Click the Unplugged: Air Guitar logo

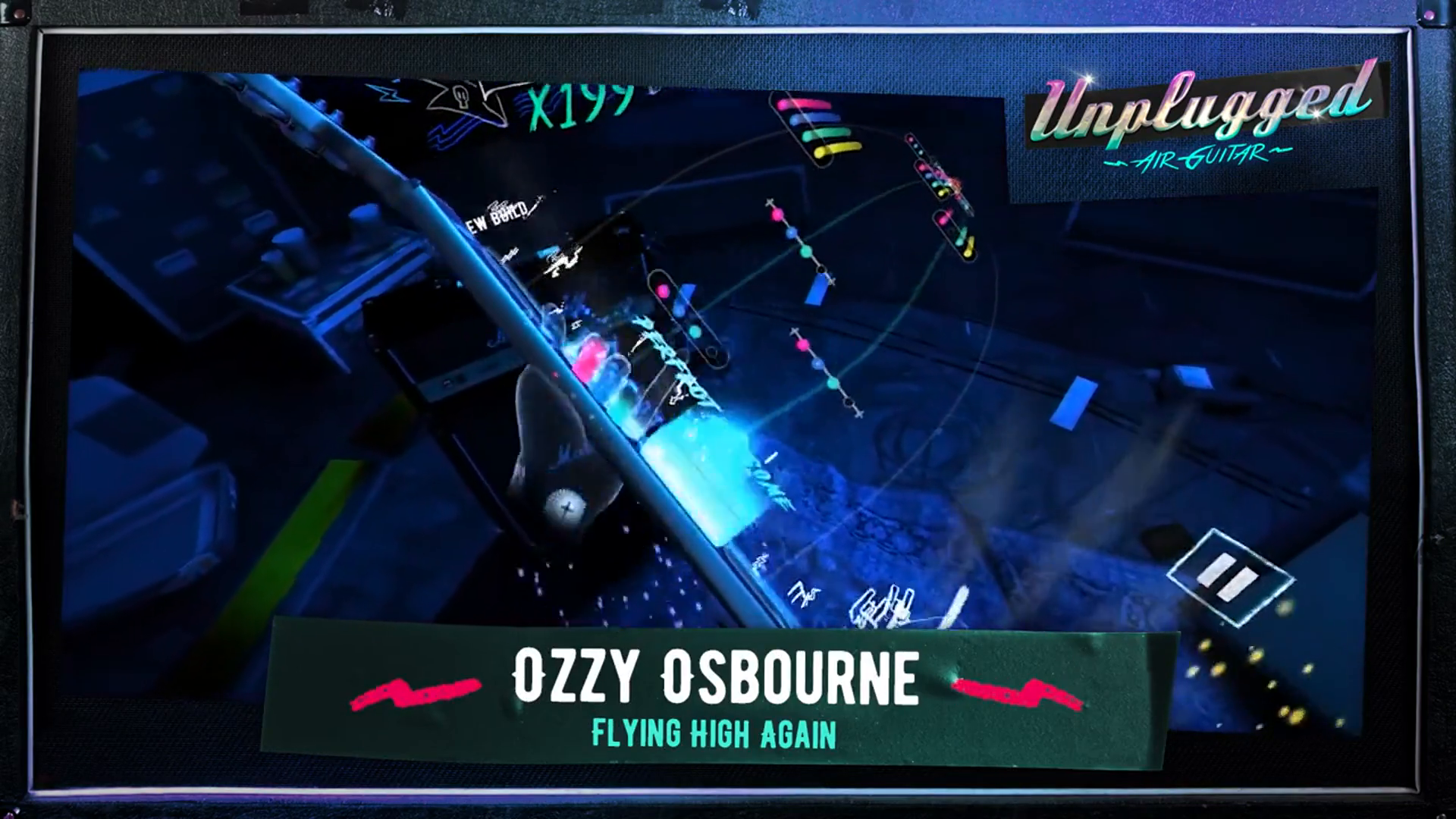click(x=1206, y=118)
